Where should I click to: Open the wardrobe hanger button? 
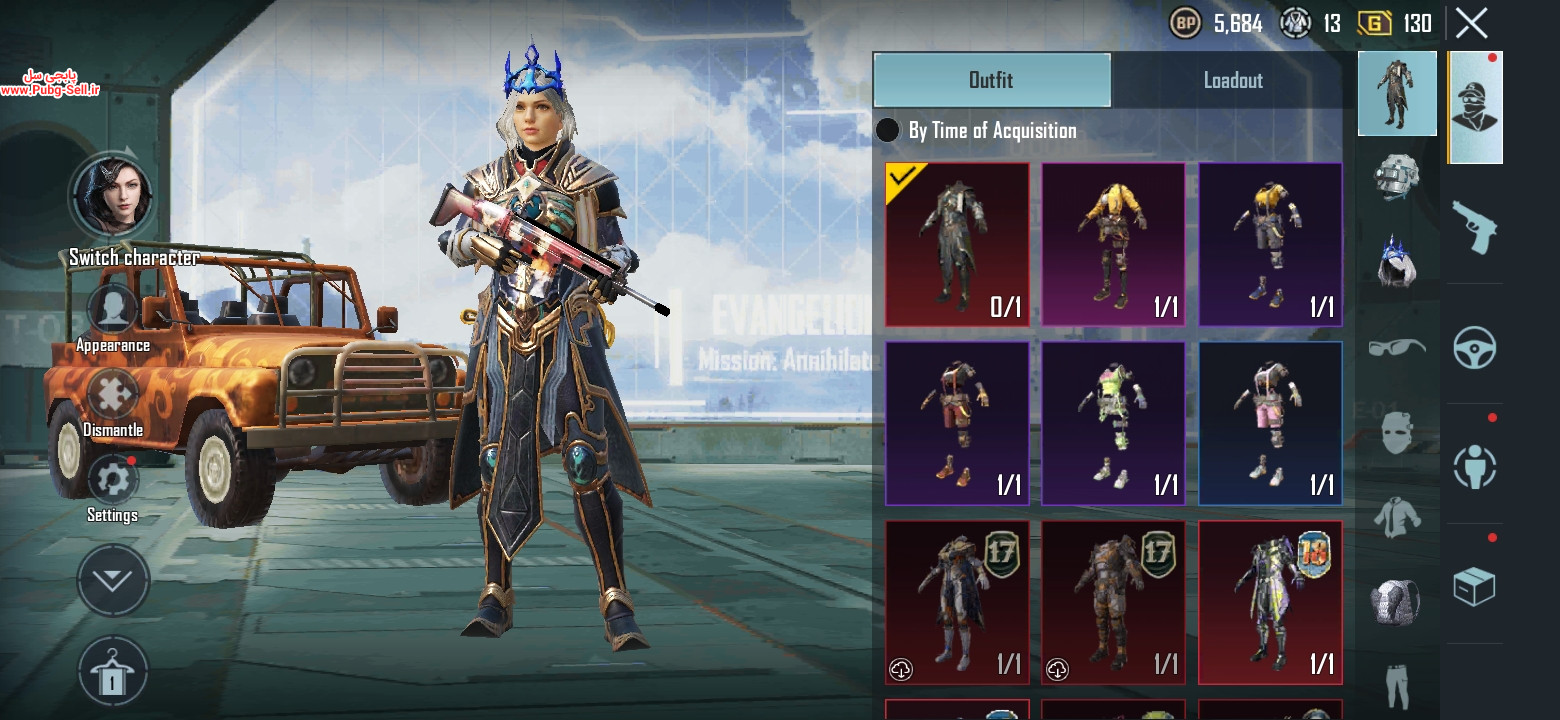click(x=113, y=672)
